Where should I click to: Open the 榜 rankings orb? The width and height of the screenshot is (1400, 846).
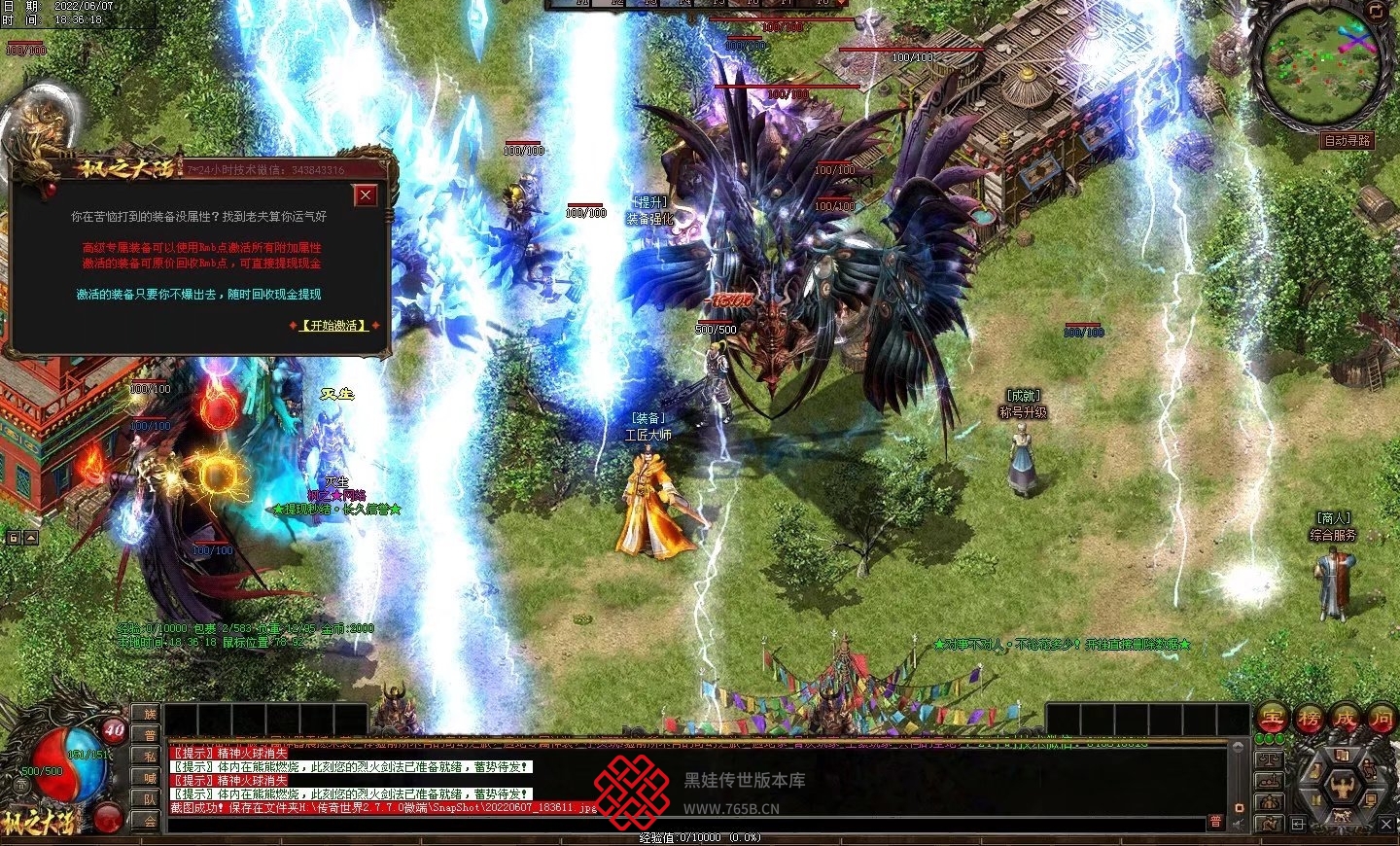pos(1309,720)
